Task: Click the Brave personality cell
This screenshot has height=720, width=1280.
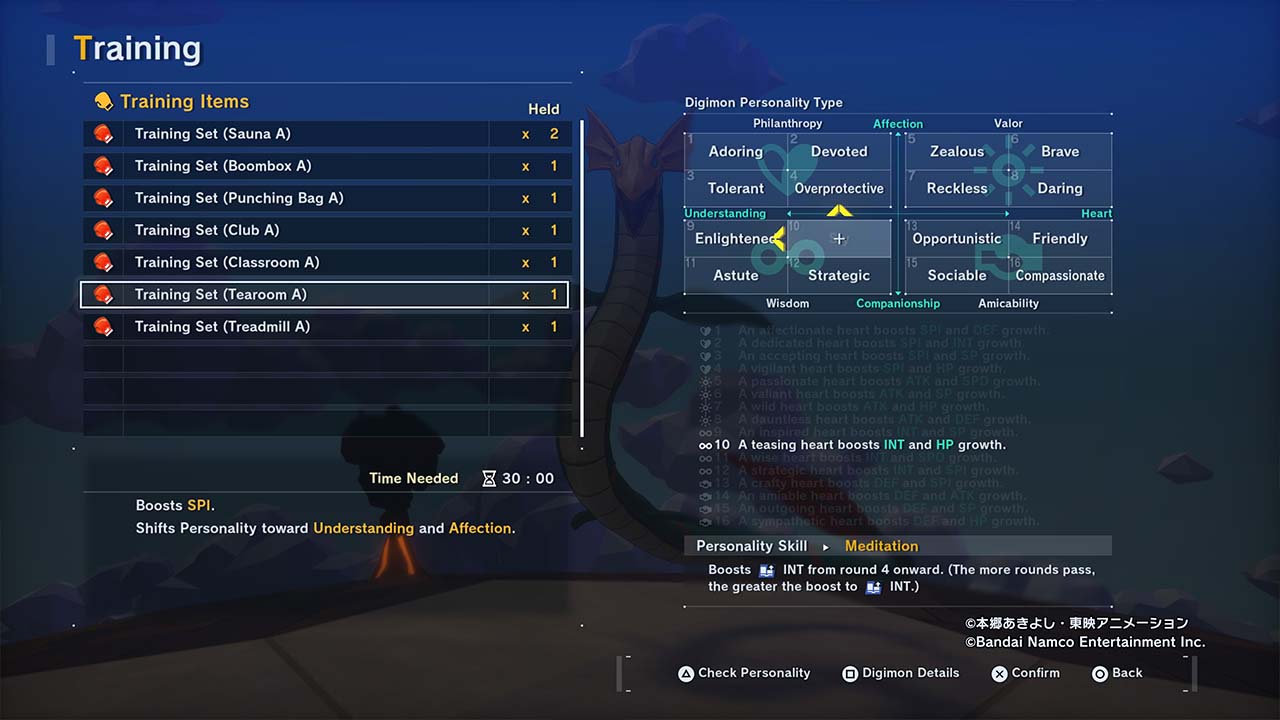Action: click(1060, 152)
